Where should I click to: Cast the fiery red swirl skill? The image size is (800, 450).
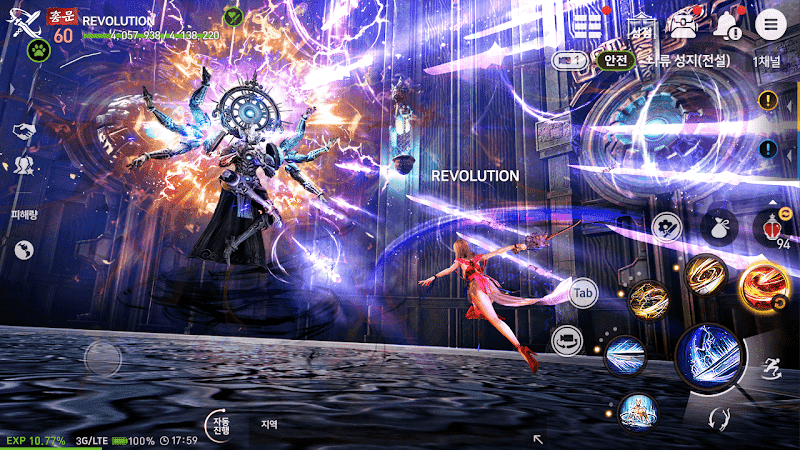click(x=766, y=282)
